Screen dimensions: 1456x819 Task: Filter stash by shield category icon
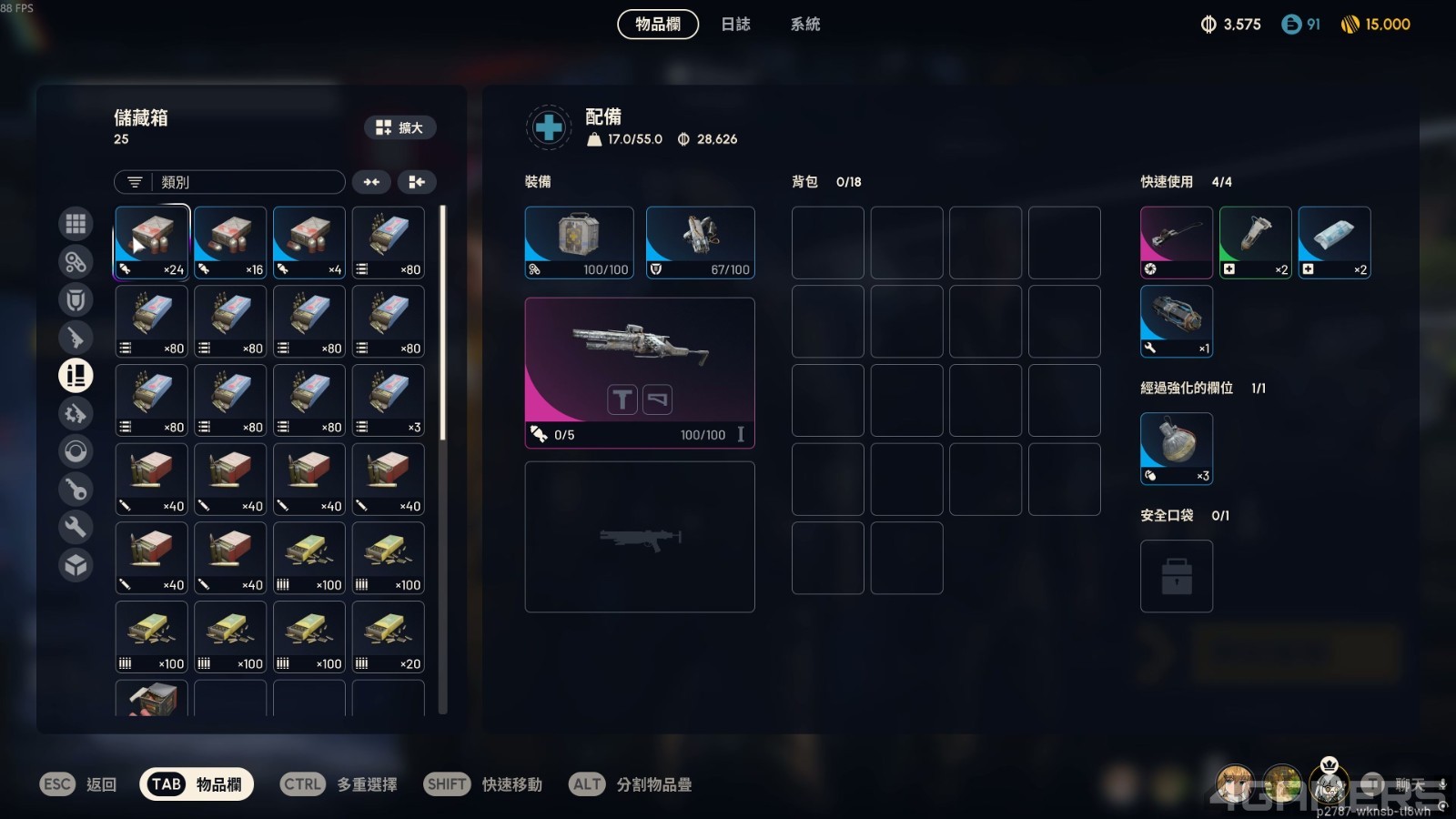(76, 299)
